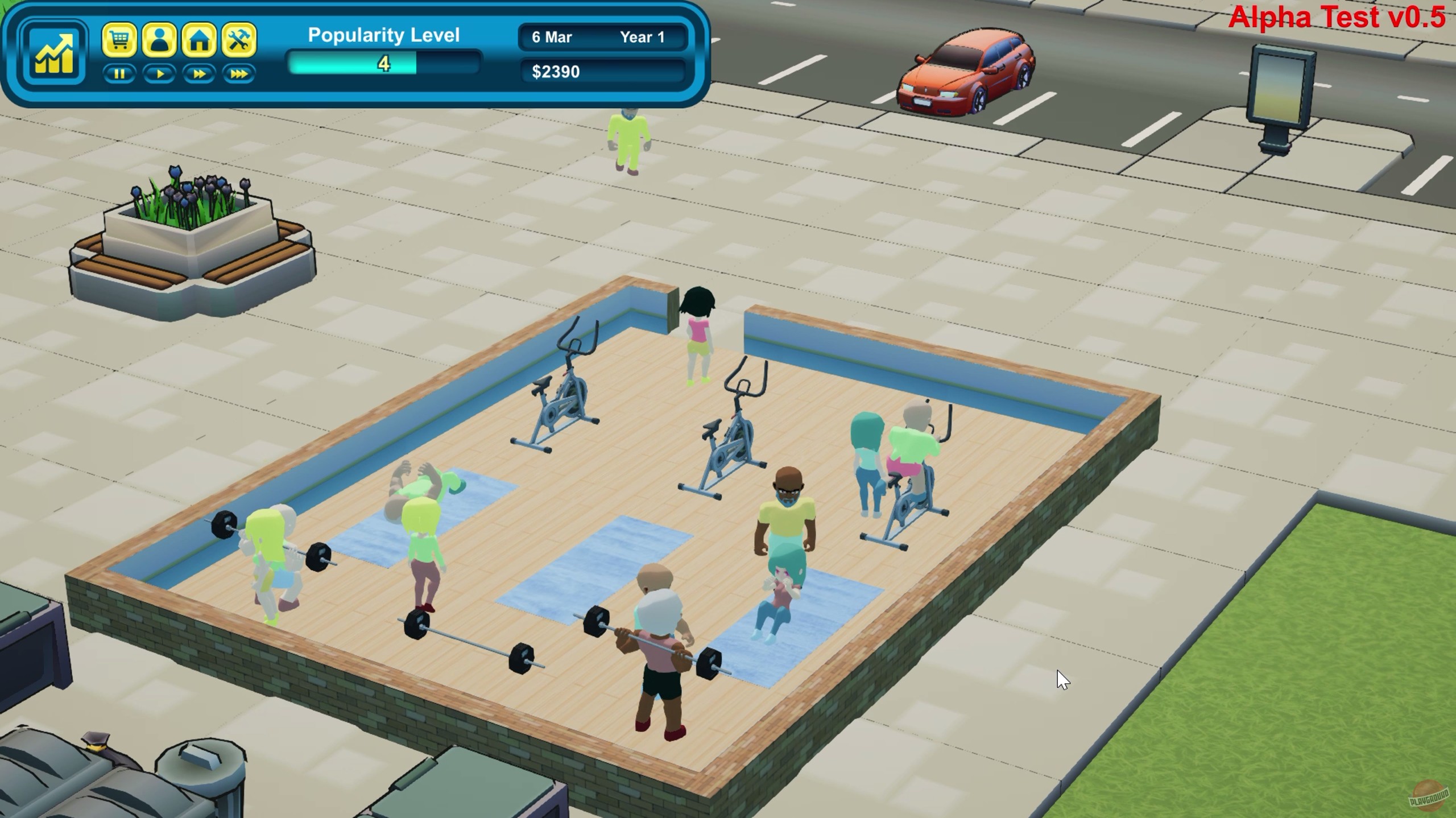Enable double-speed fast forward
Image resolution: width=1456 pixels, height=818 pixels.
pyautogui.click(x=199, y=73)
